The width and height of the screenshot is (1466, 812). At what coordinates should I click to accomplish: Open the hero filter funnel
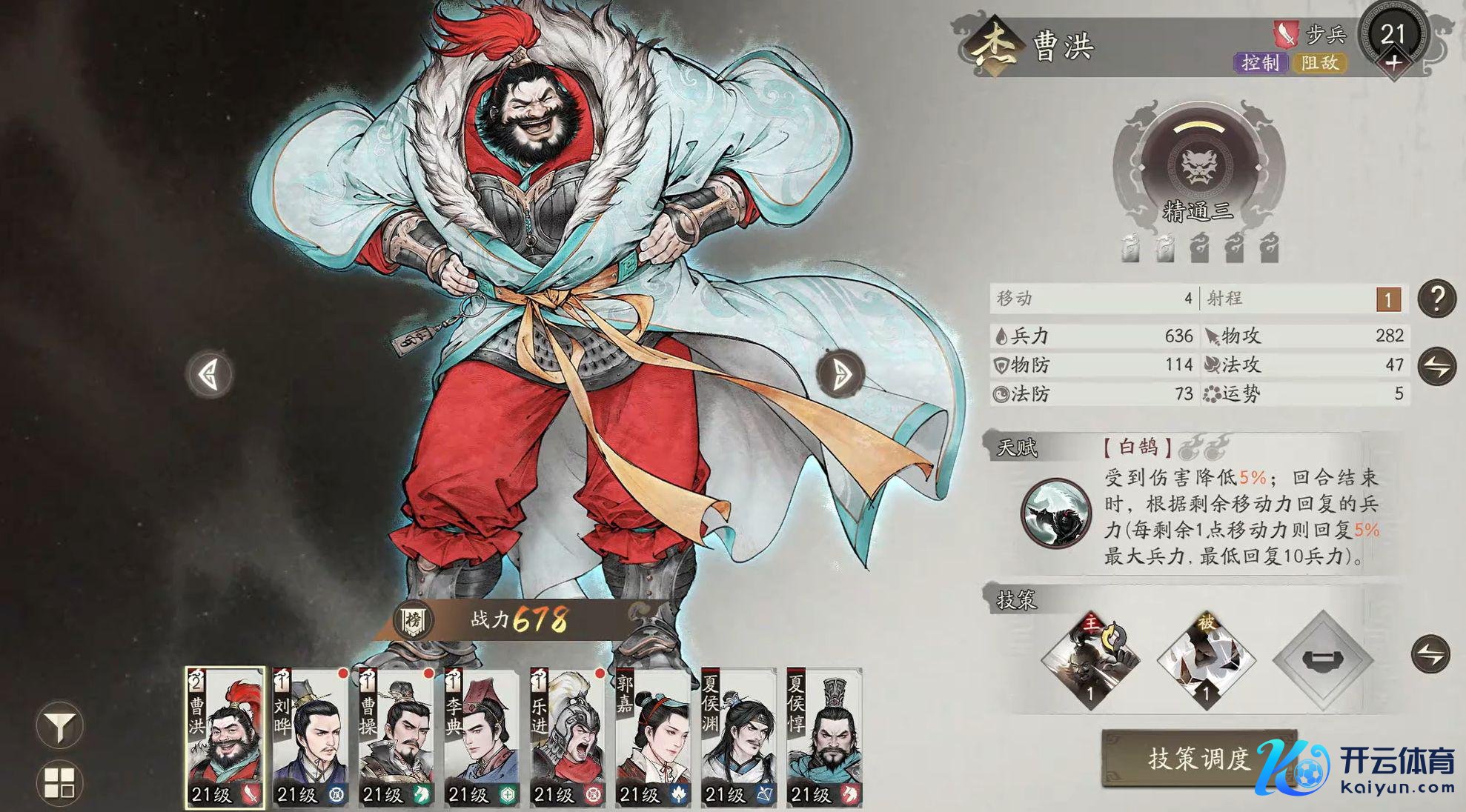[x=59, y=726]
